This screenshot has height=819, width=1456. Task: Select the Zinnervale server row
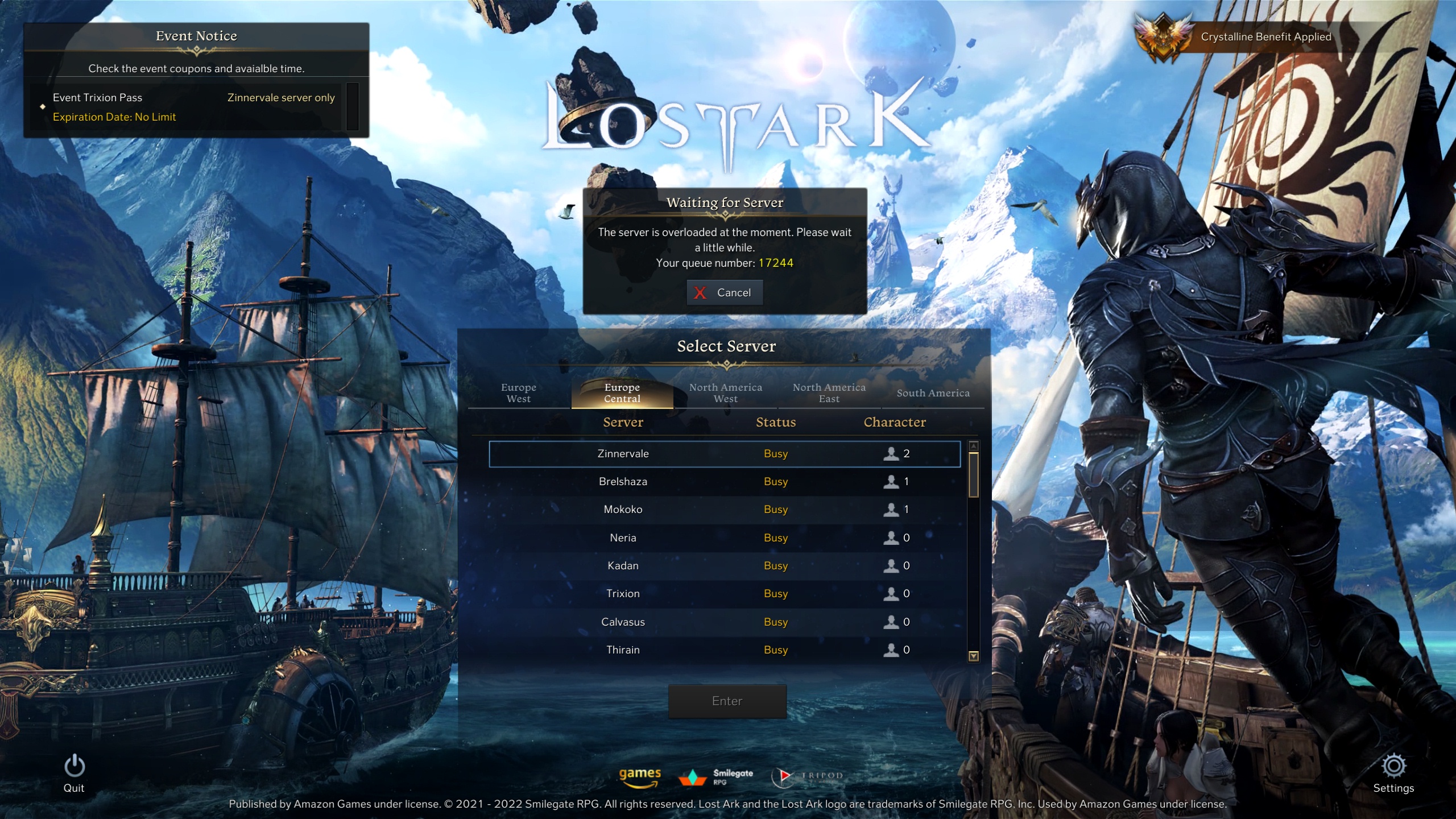click(724, 454)
